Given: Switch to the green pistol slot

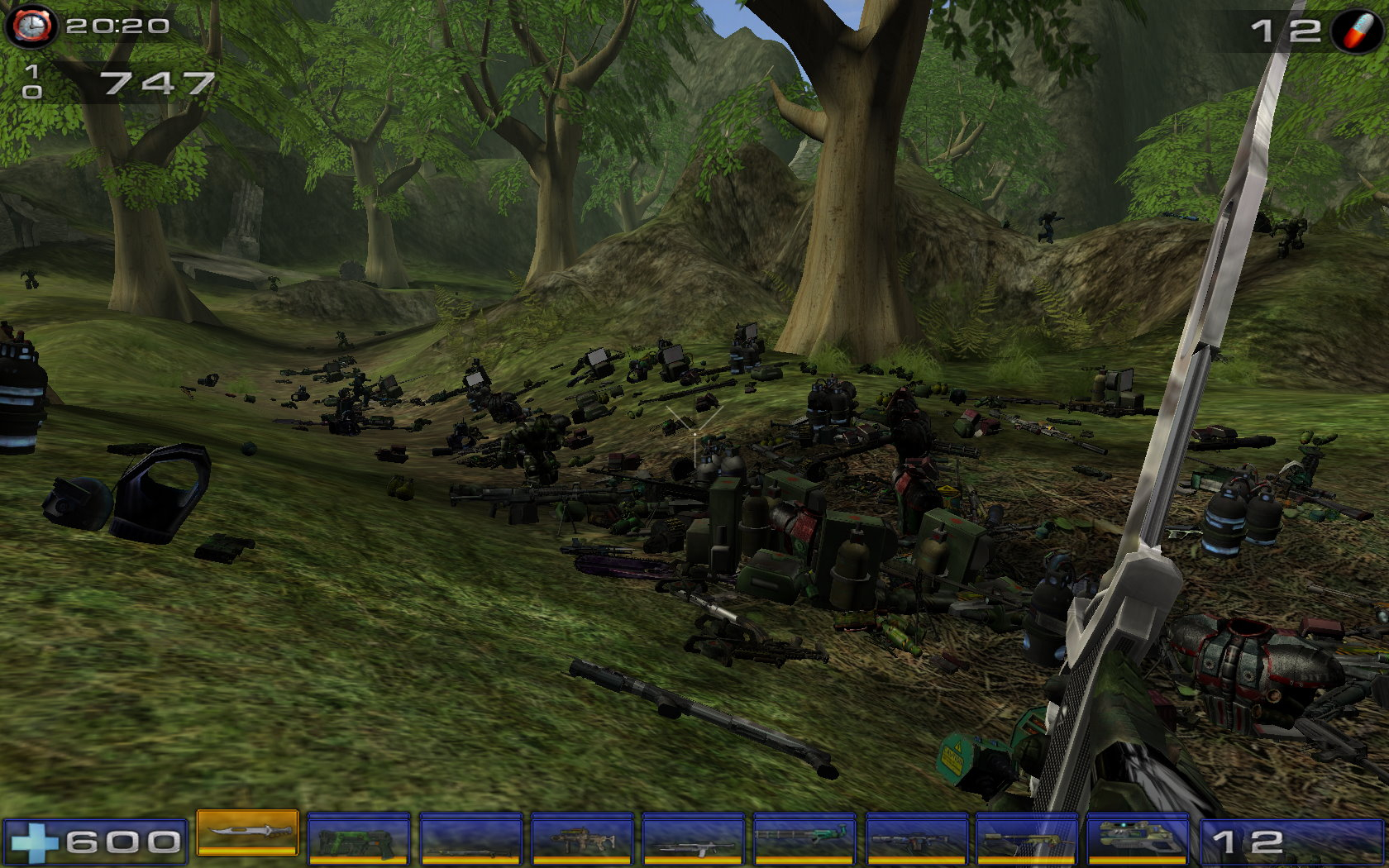Looking at the screenshot, I should (358, 839).
